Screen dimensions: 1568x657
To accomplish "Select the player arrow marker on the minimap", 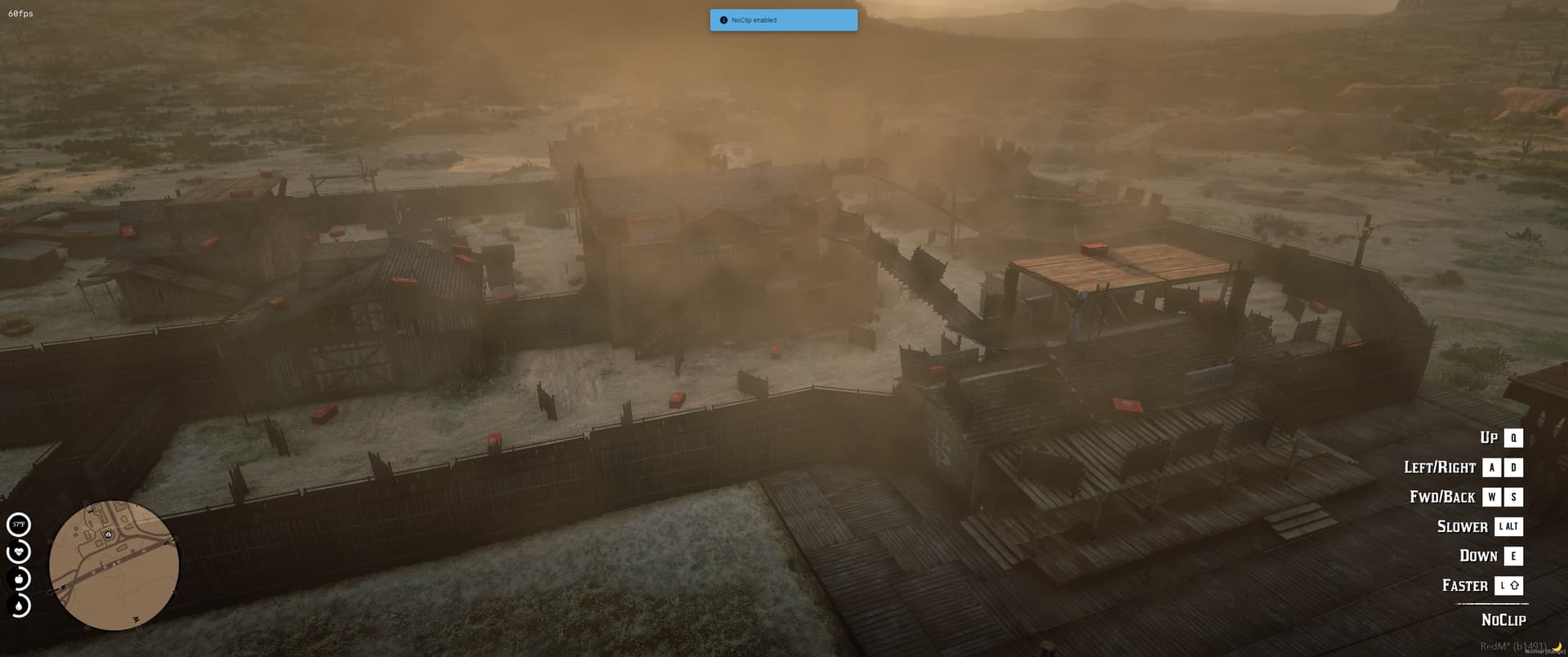I will [114, 565].
